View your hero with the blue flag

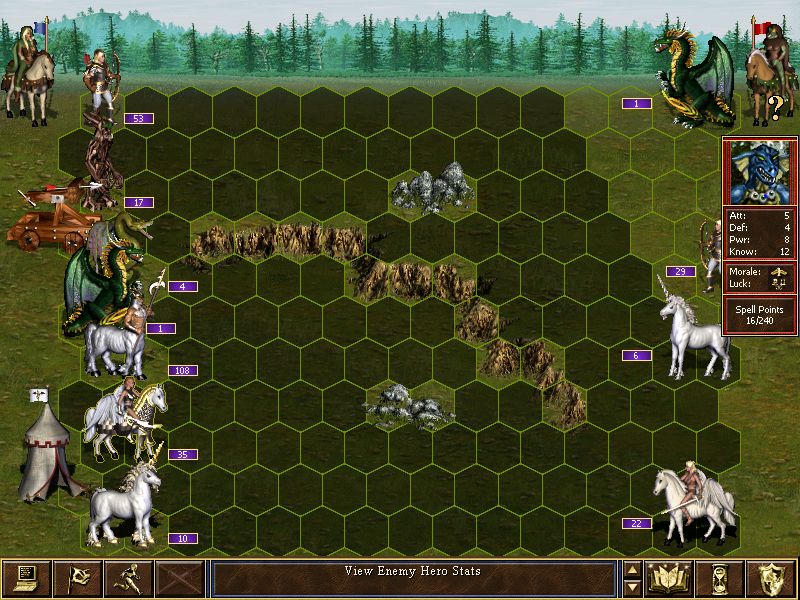tap(28, 70)
